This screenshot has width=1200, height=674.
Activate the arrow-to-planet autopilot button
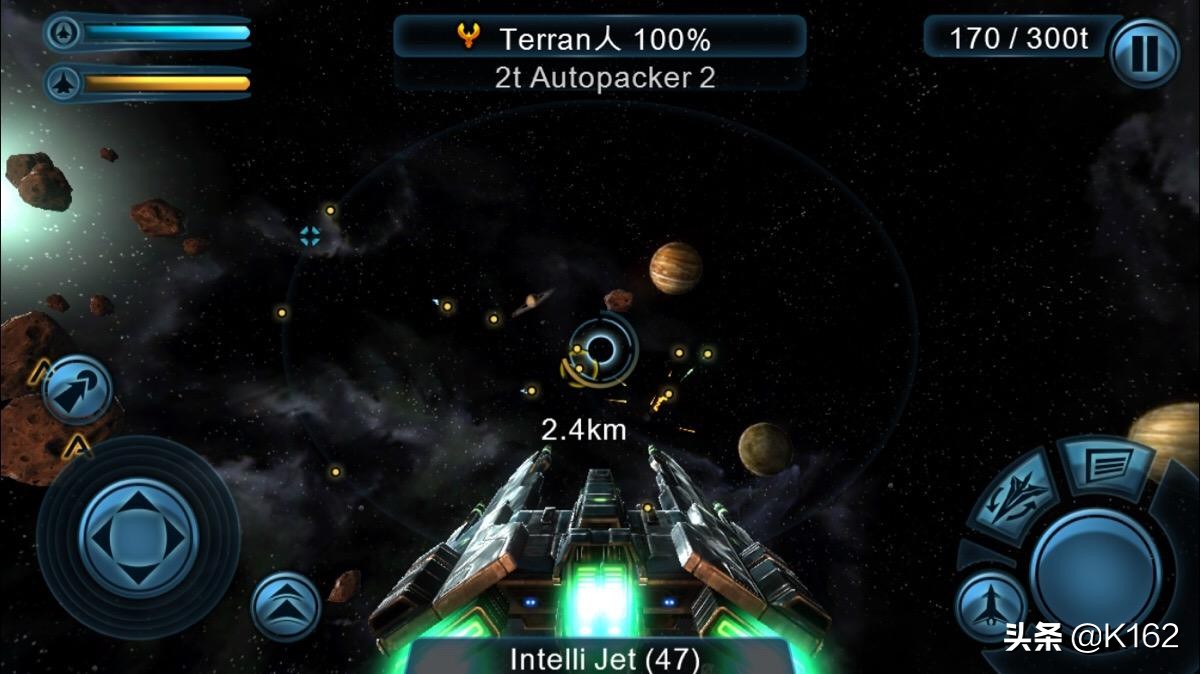click(77, 389)
